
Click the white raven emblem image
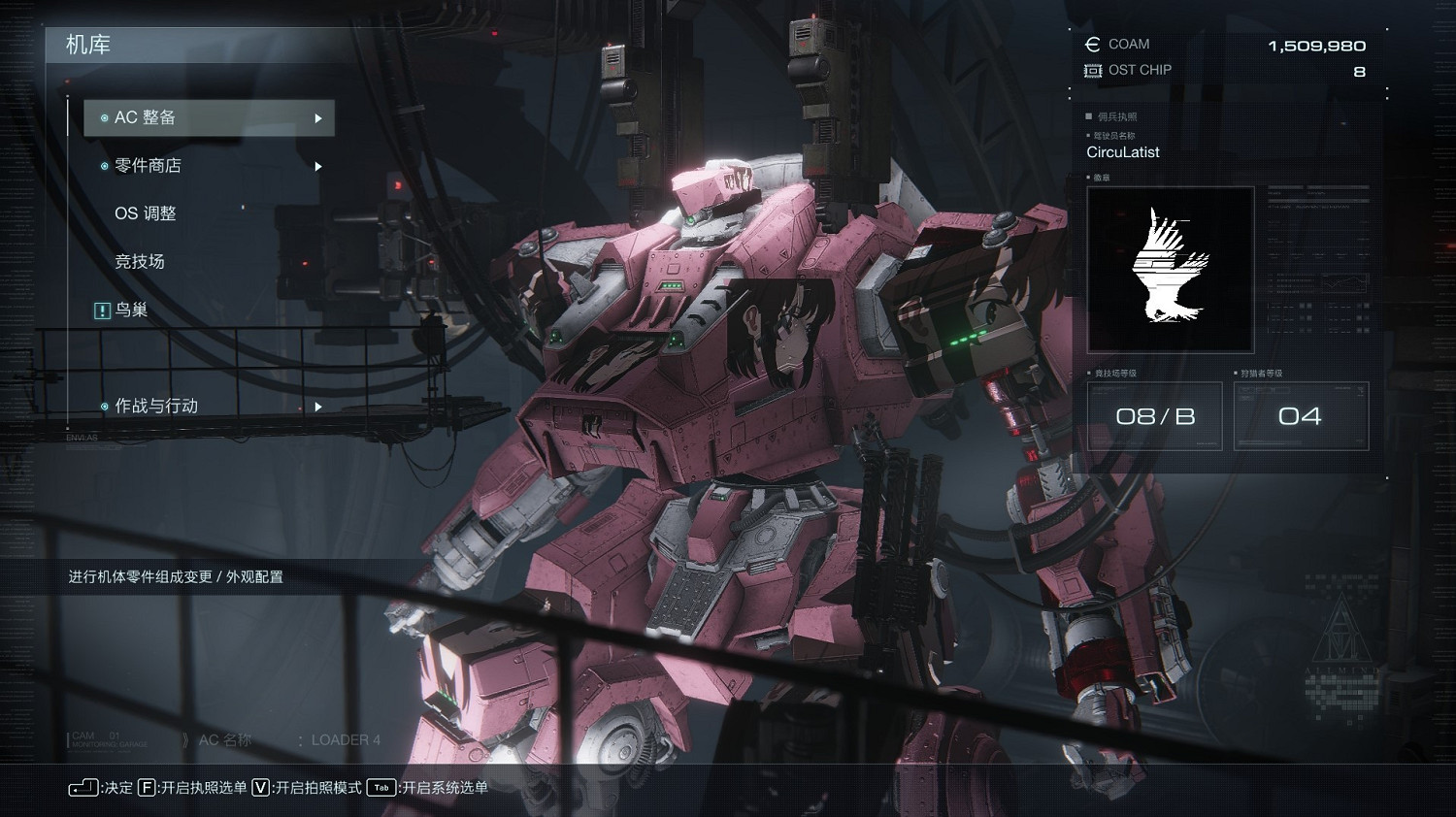tap(1170, 269)
